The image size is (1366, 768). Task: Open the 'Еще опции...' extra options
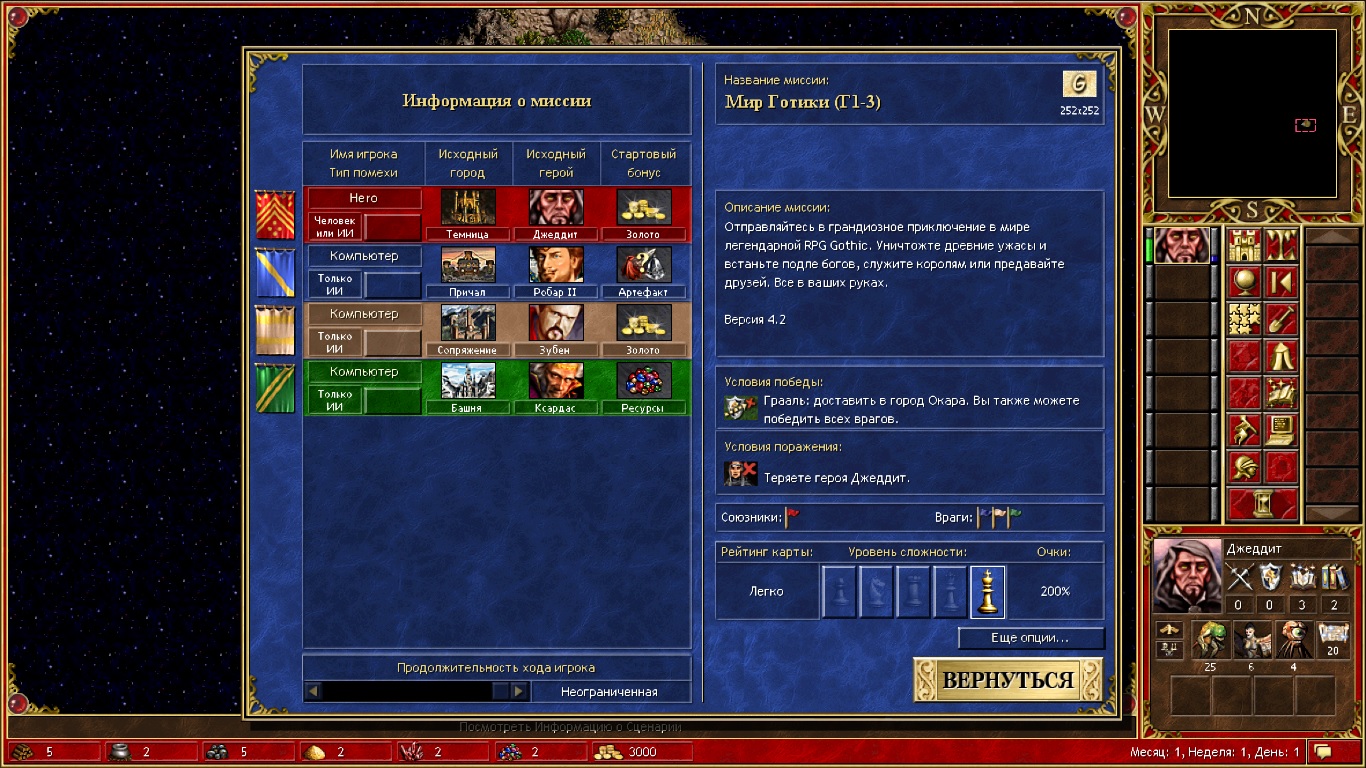point(1030,638)
